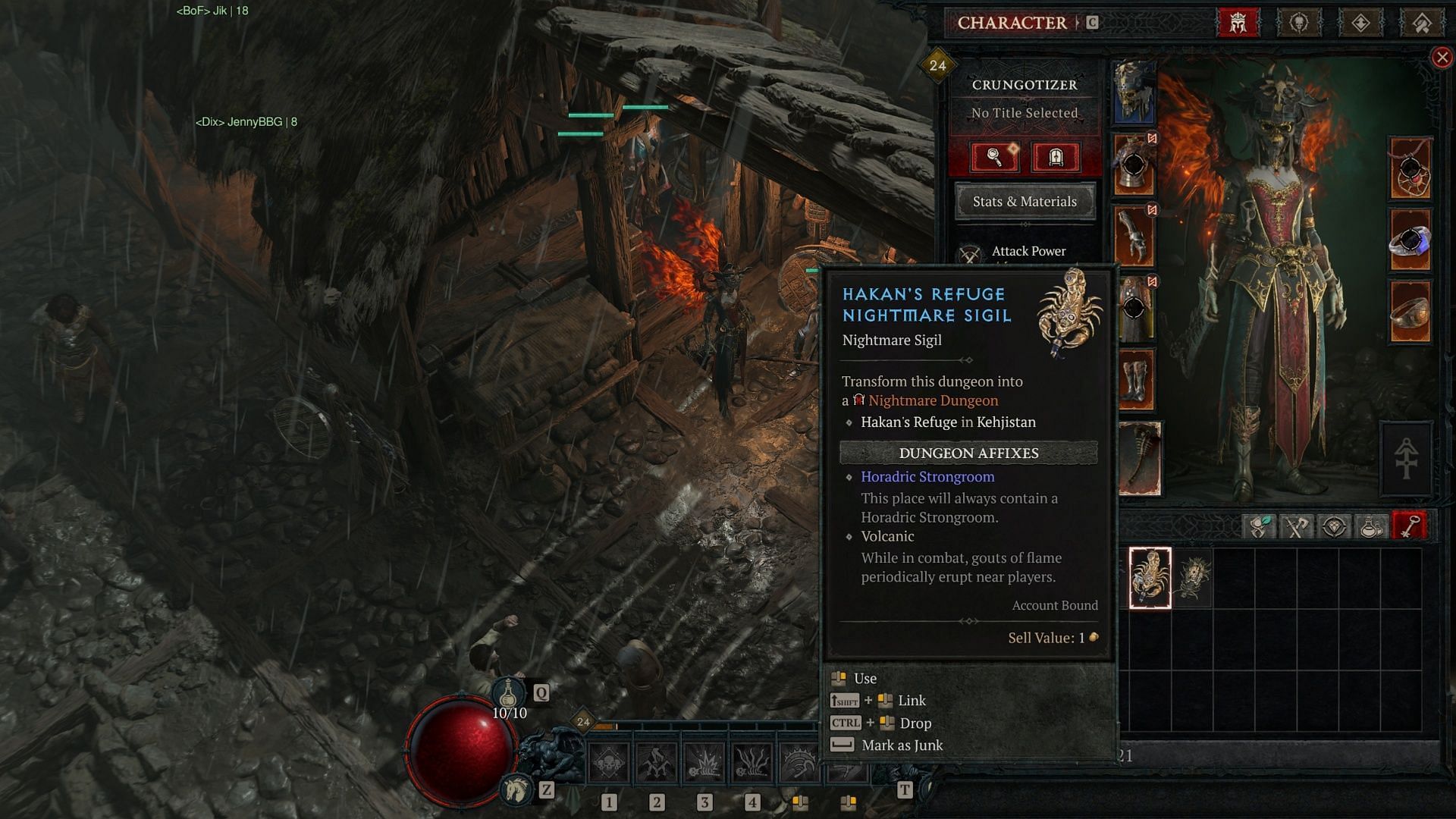Close the Character panel
The height and width of the screenshot is (819, 1456).
tap(1442, 58)
